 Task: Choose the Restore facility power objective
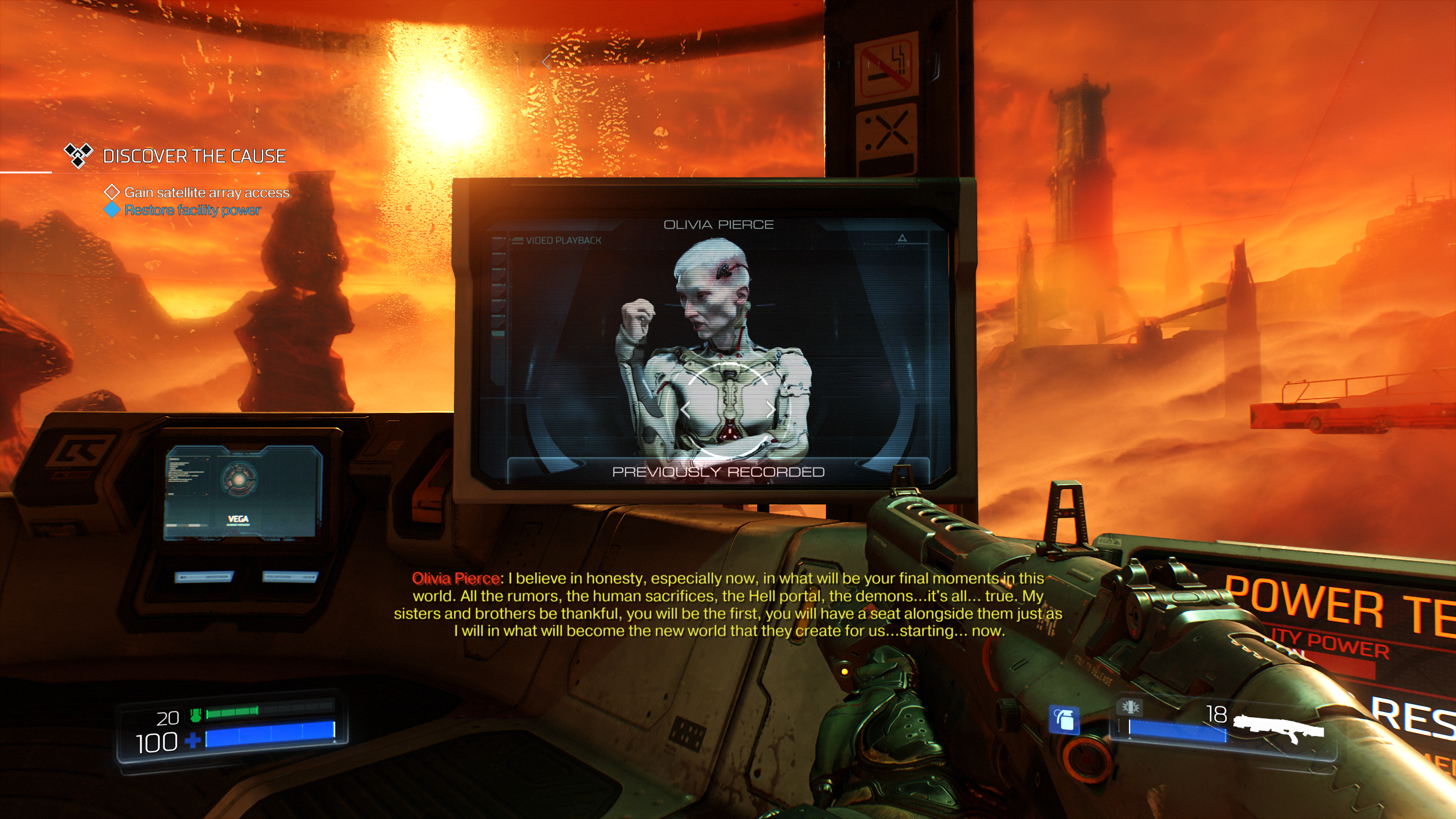(192, 210)
